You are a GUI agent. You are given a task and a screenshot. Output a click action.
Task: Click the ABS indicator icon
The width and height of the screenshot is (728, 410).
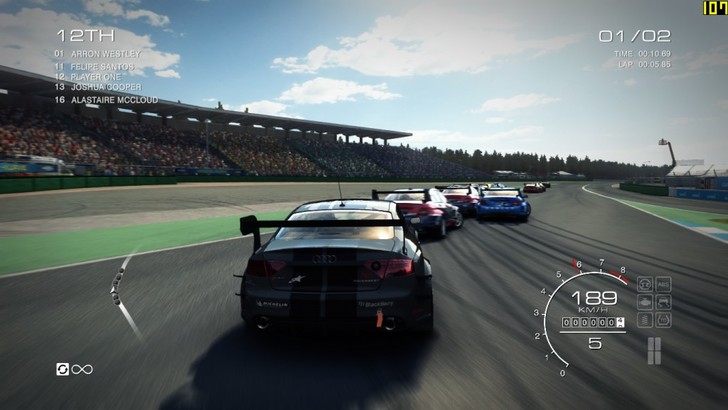(x=663, y=284)
